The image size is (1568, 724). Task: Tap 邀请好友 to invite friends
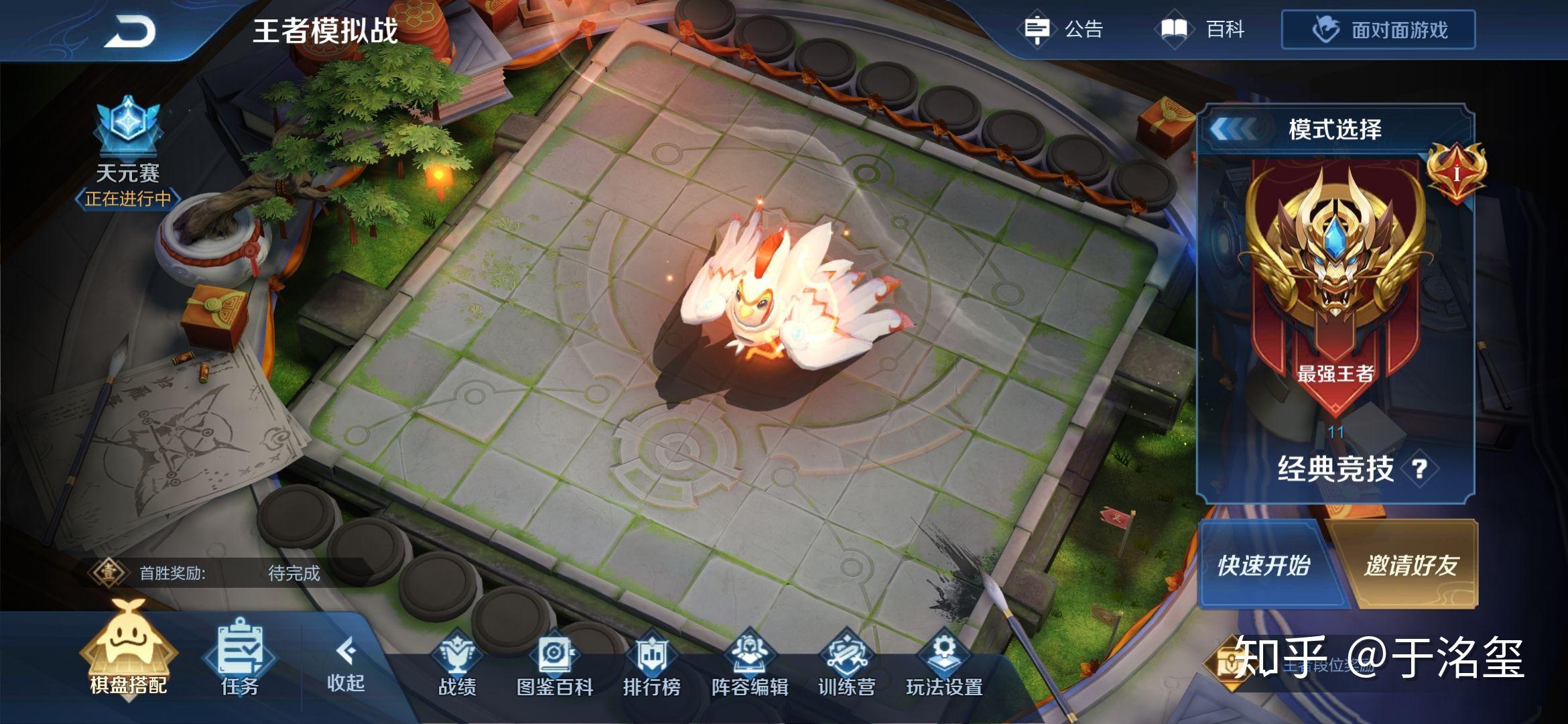point(1411,565)
